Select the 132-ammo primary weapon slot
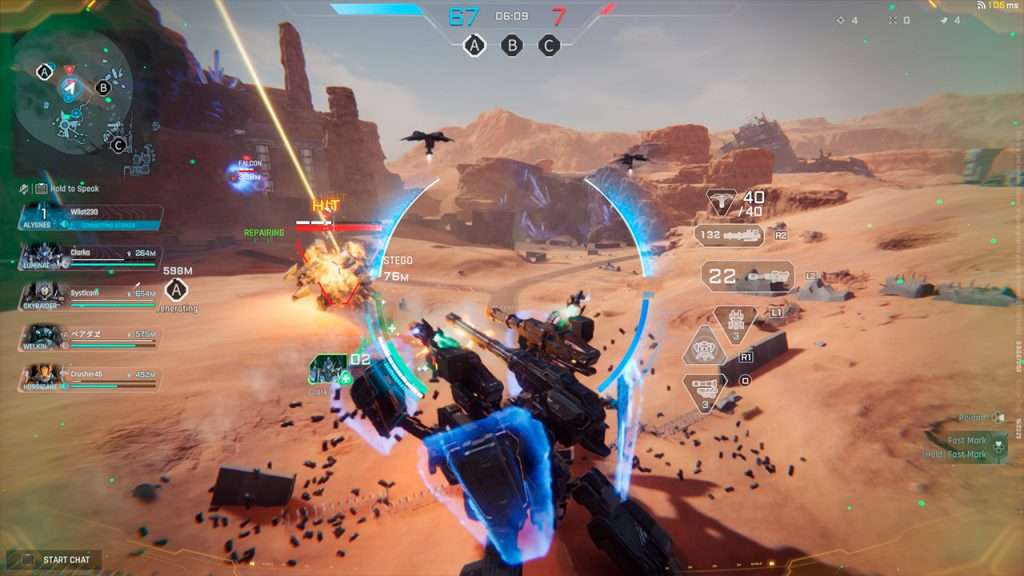Screen dimensions: 1024x576 pyautogui.click(x=729, y=236)
